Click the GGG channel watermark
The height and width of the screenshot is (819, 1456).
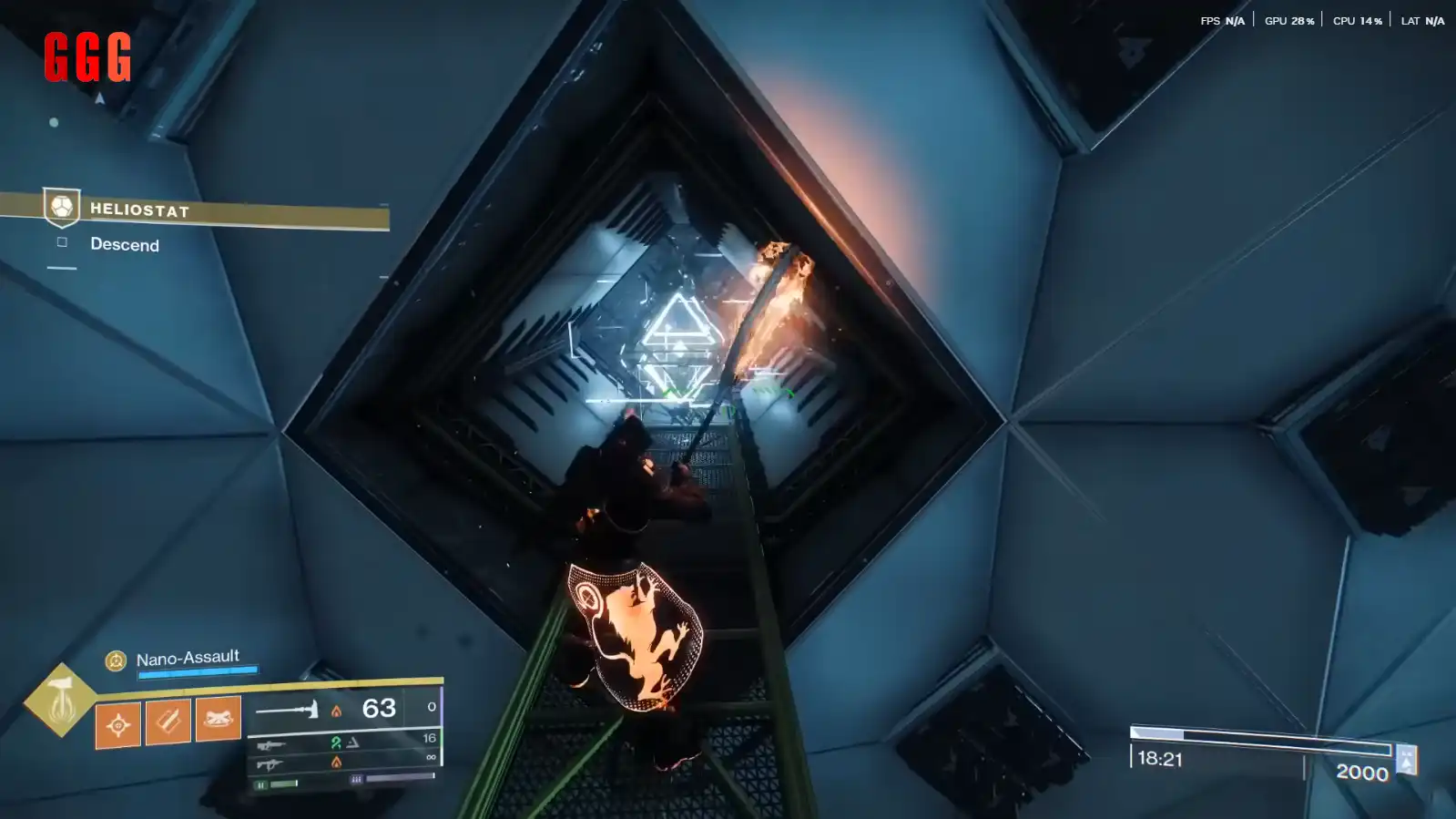(x=87, y=57)
